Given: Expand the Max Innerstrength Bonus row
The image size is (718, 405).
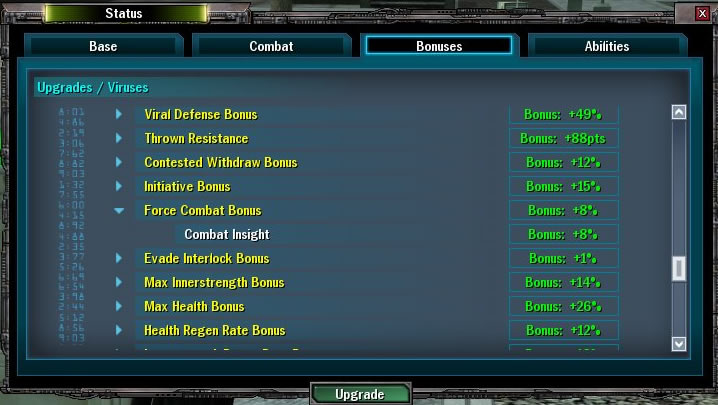Looking at the screenshot, I should [x=119, y=282].
